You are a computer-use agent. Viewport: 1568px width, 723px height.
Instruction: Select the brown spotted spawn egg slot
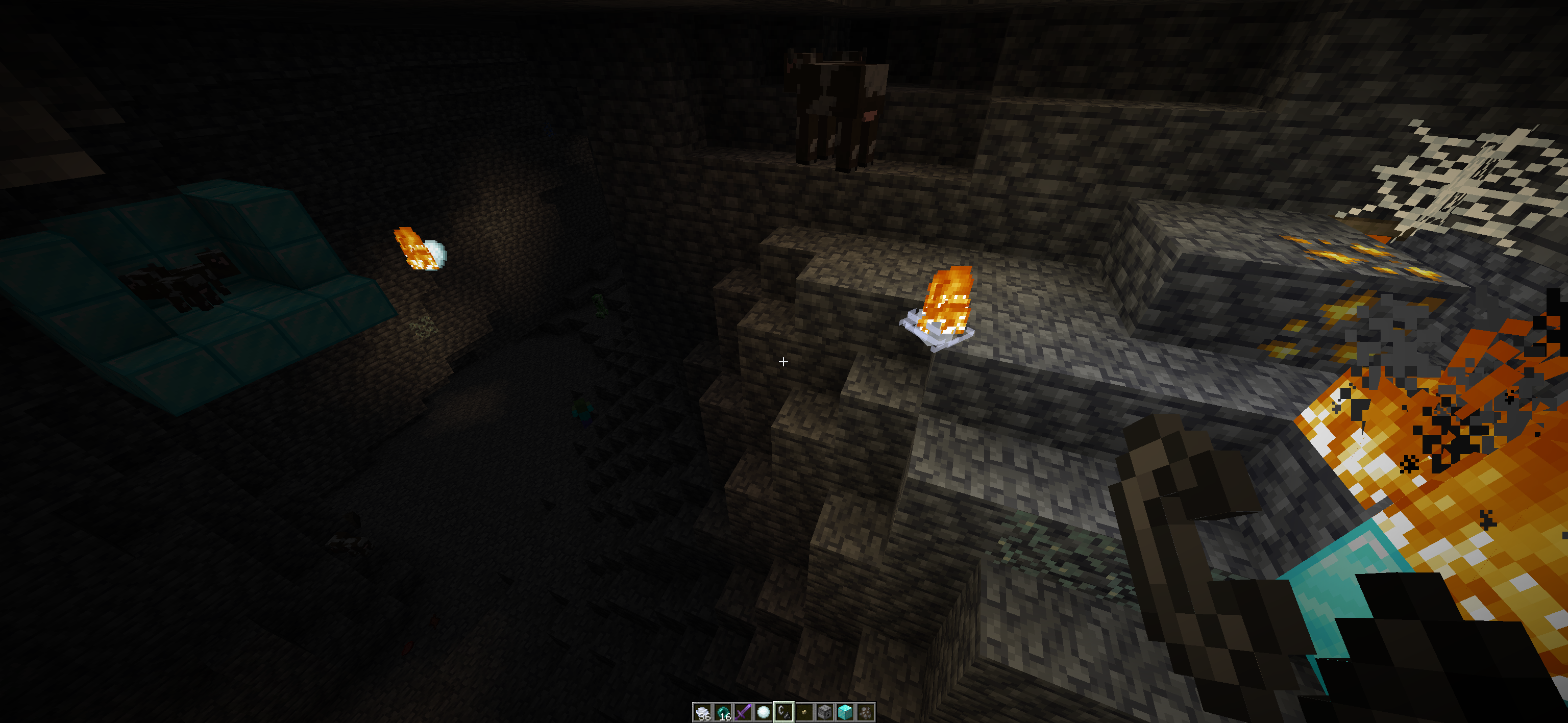[866, 711]
